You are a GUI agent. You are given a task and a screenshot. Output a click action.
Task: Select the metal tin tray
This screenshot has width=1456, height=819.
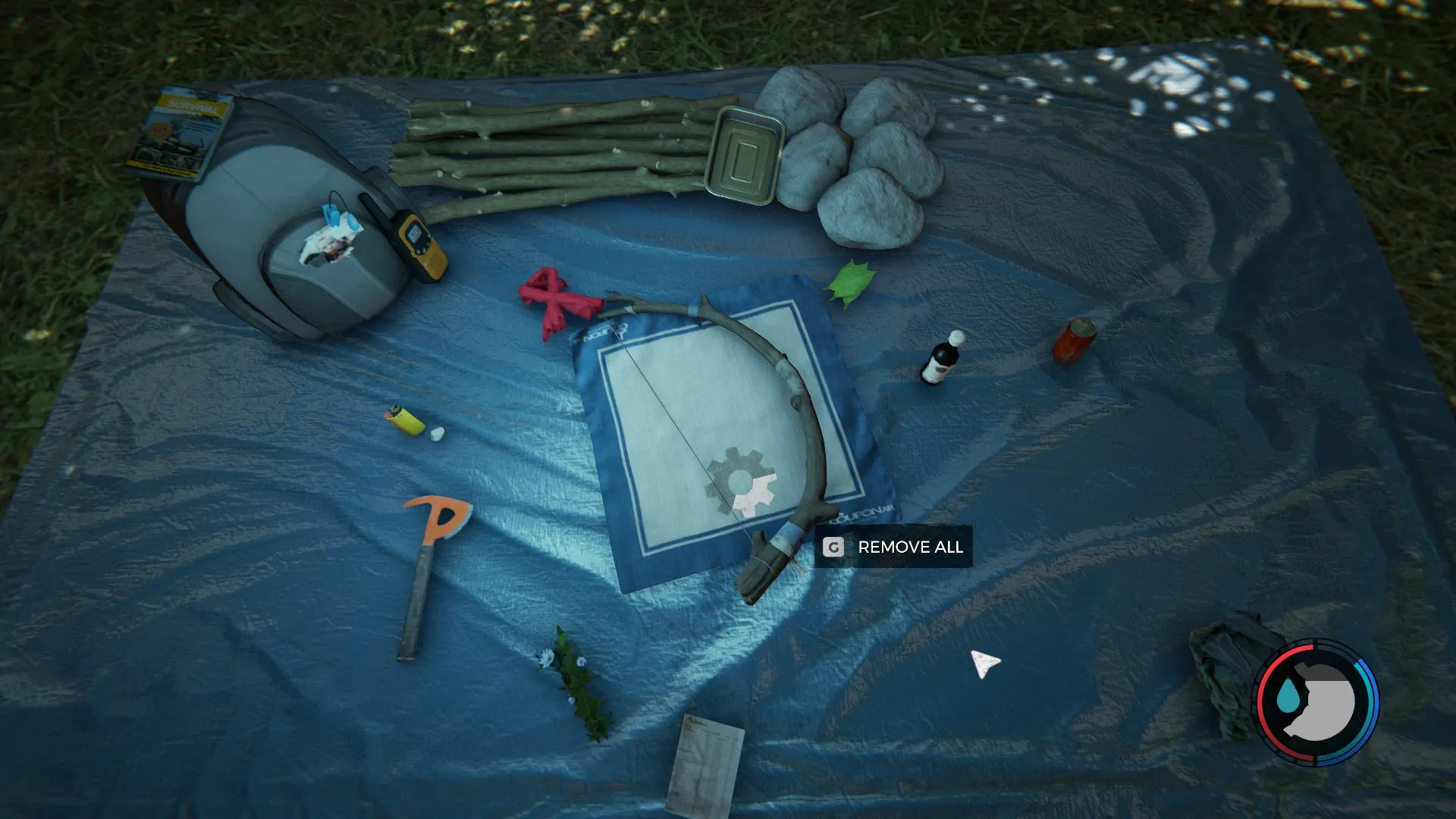click(x=743, y=155)
